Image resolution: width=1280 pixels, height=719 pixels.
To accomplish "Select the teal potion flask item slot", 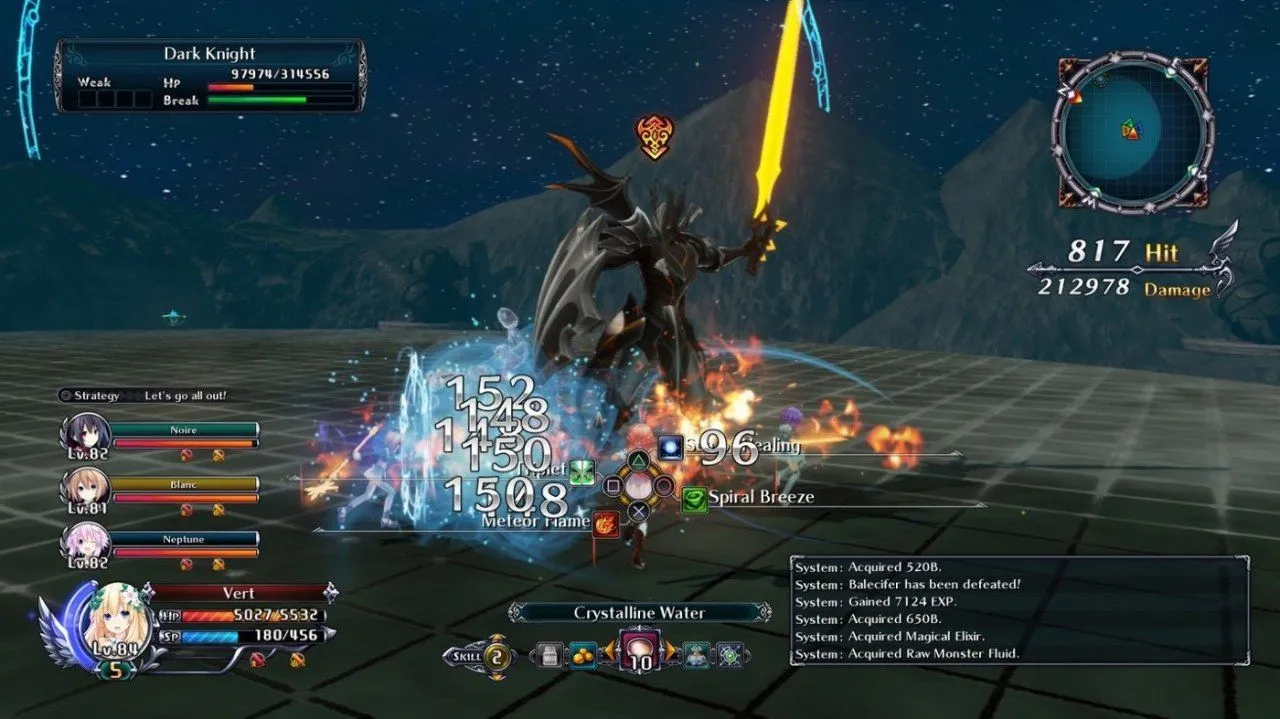I will click(696, 656).
